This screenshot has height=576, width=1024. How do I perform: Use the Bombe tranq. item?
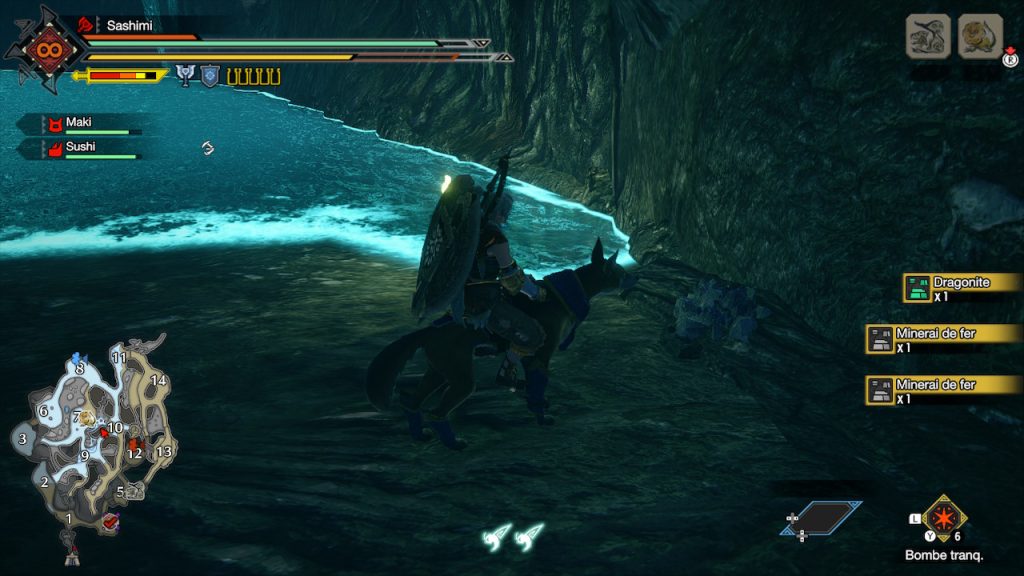[944, 518]
